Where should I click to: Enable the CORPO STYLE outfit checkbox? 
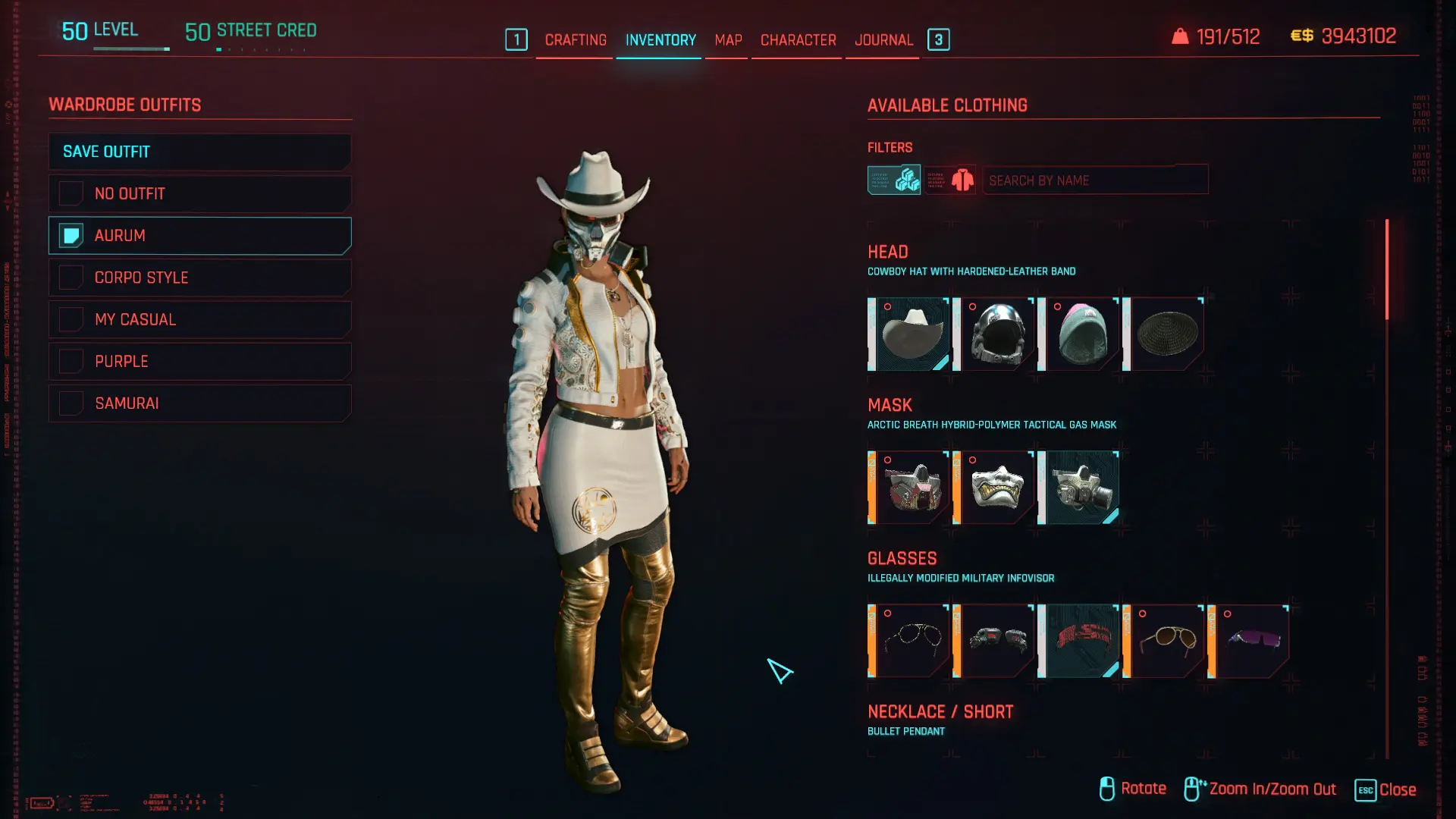pos(71,277)
